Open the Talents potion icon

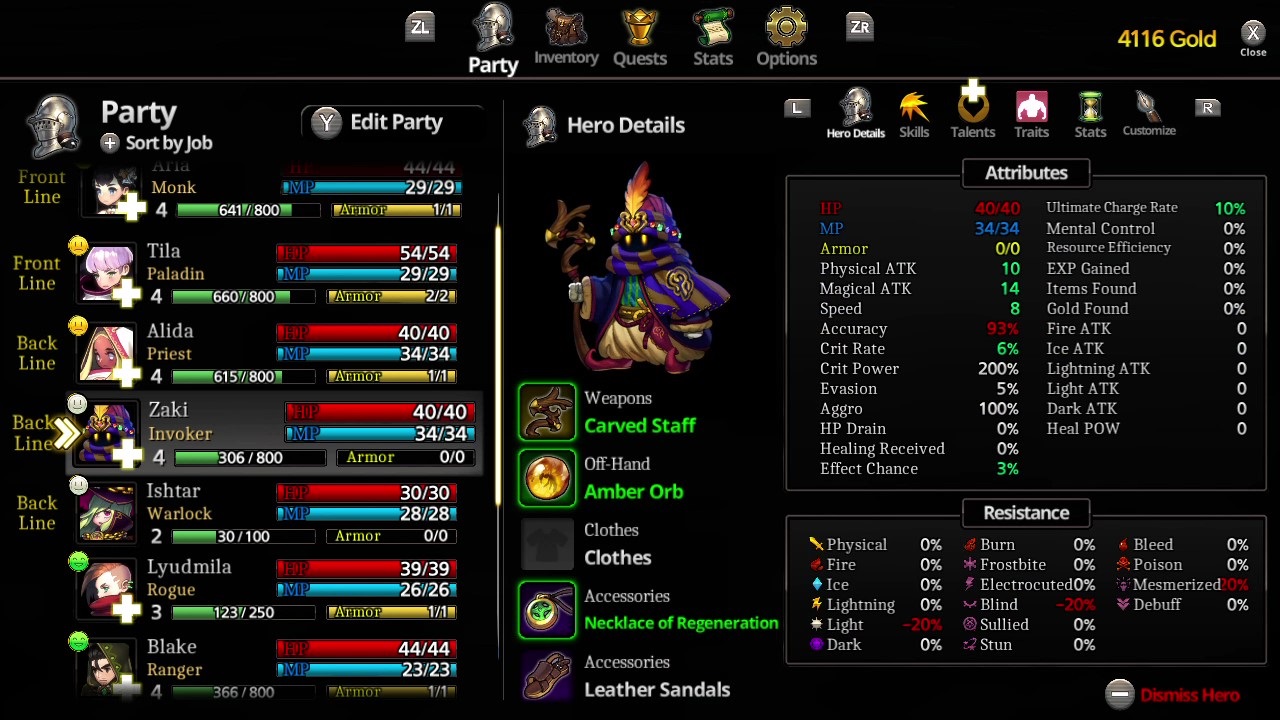point(972,108)
